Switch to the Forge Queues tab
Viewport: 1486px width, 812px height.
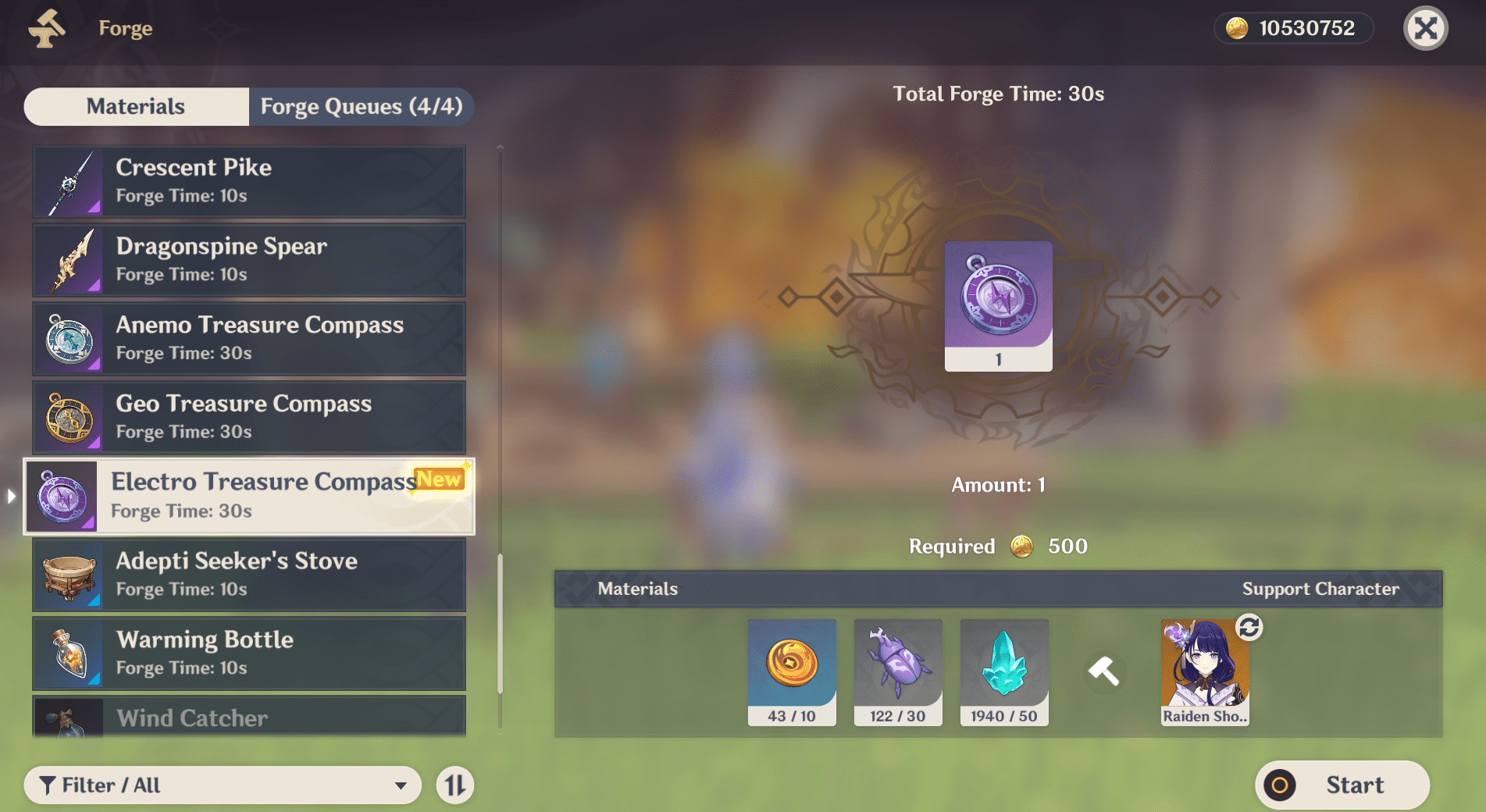362,106
